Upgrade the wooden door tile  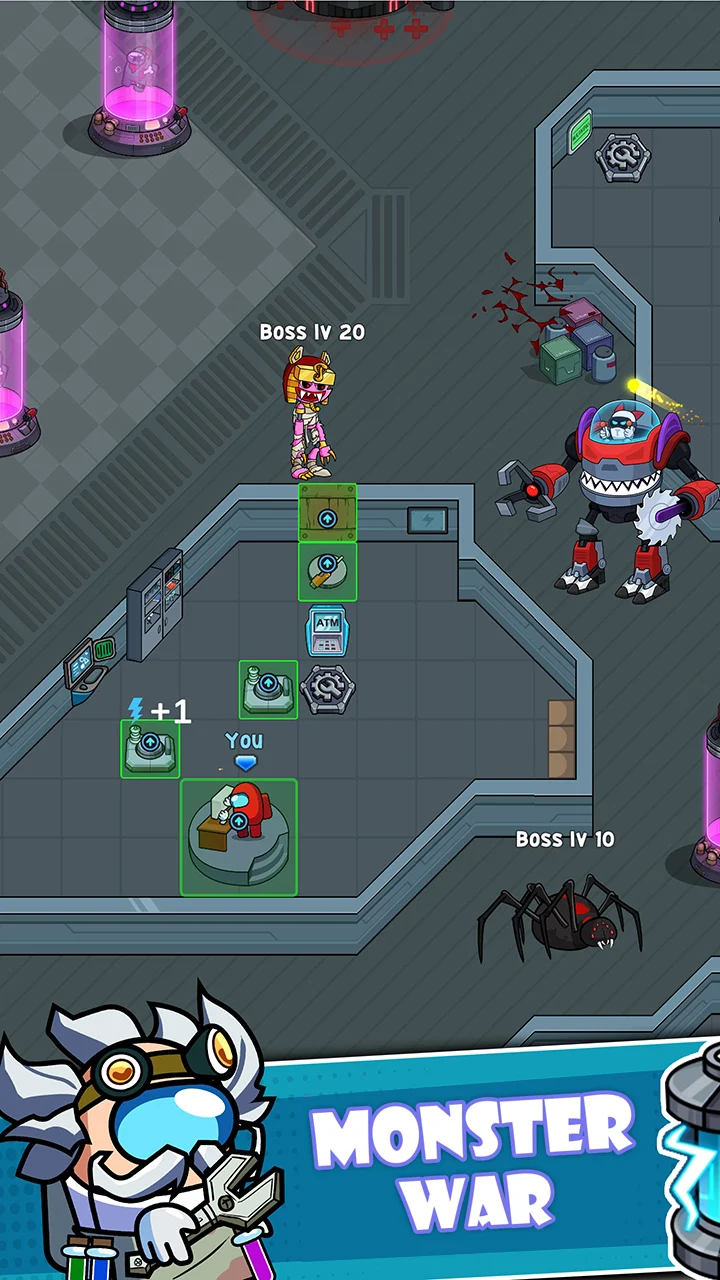point(327,517)
